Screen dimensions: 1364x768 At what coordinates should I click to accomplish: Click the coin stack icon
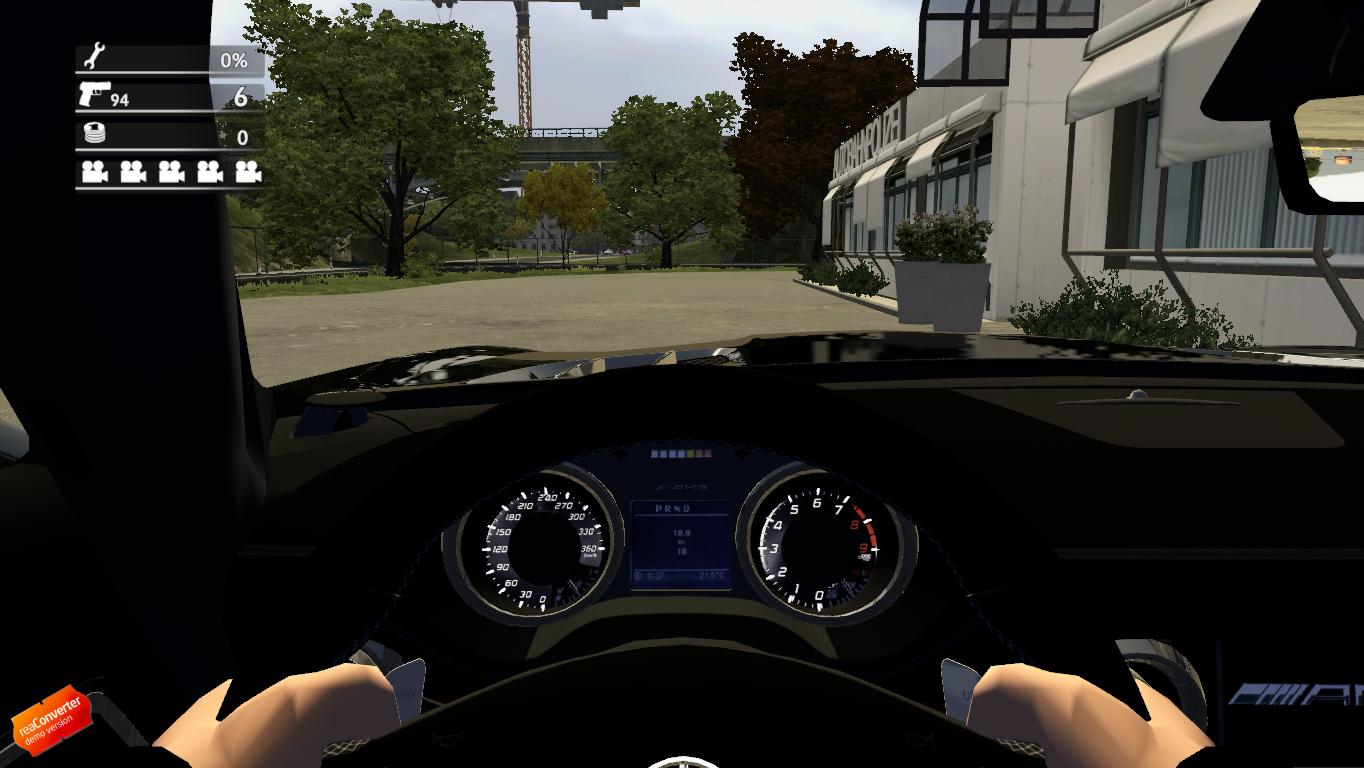coord(95,134)
